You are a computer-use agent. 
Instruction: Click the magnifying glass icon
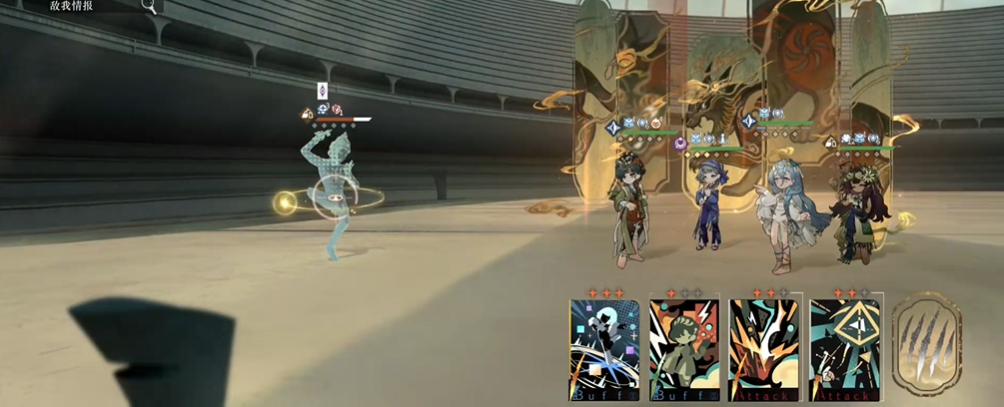pos(148,6)
